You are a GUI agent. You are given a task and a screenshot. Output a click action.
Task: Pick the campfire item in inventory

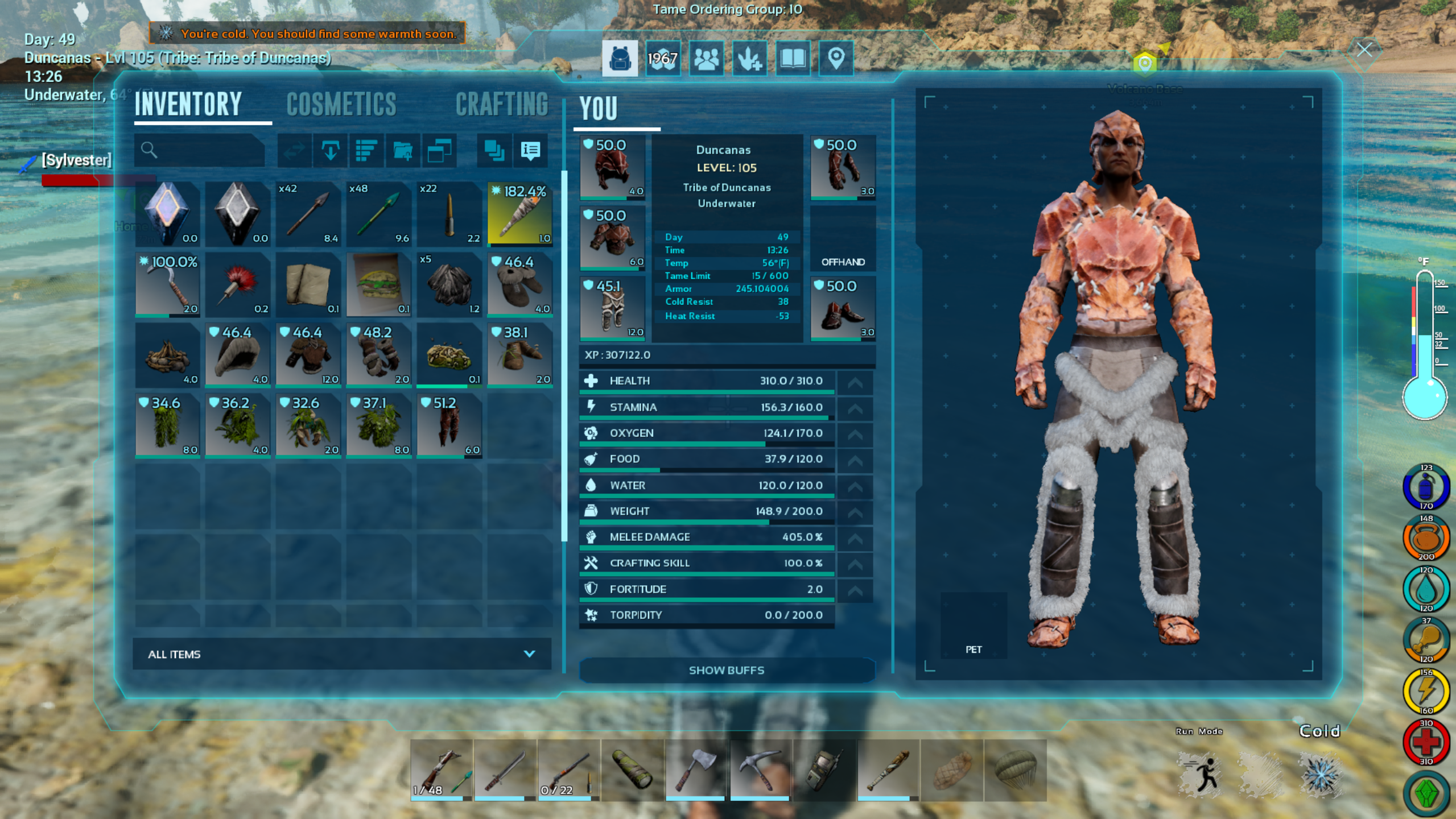(167, 354)
